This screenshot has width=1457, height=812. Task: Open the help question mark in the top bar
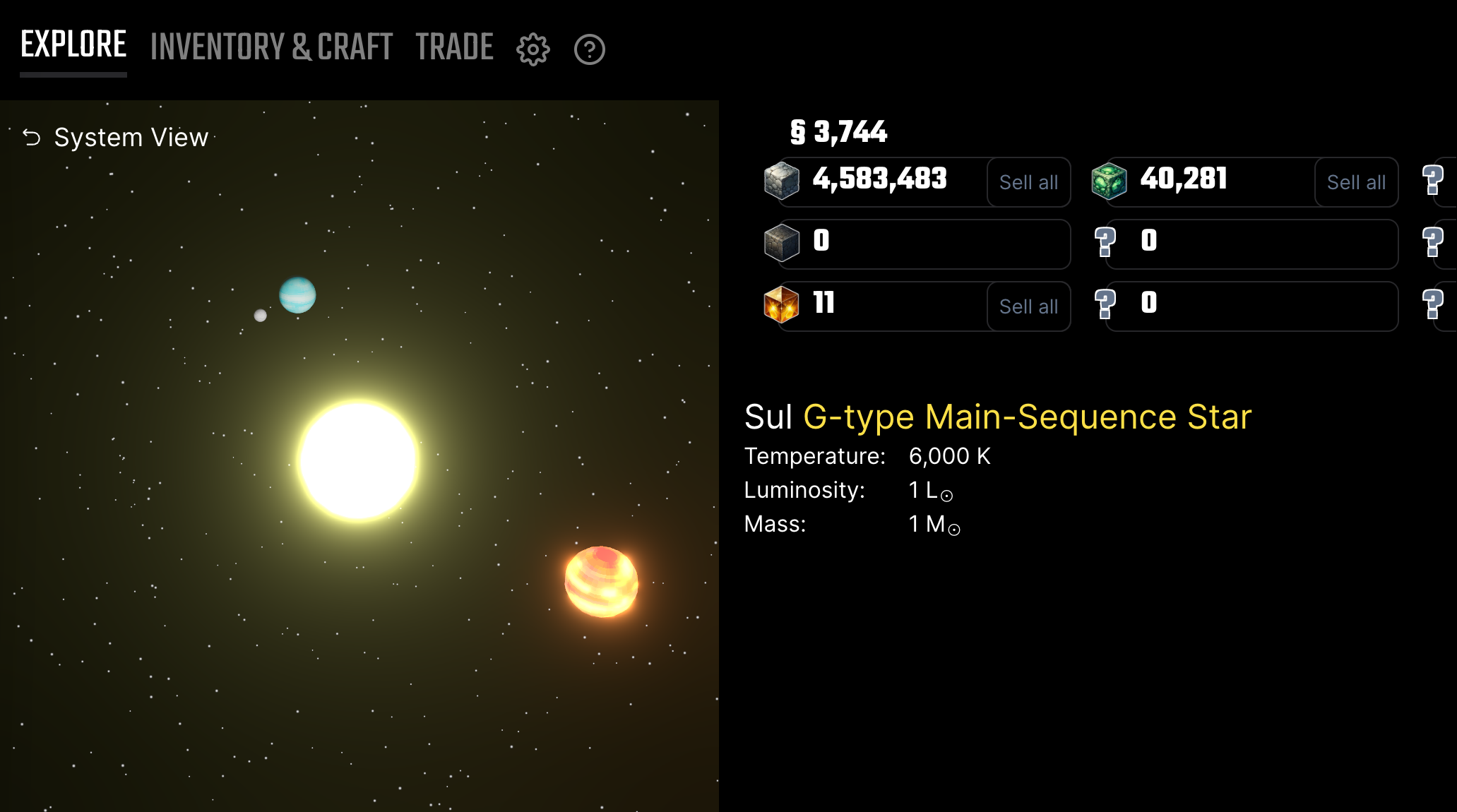point(589,49)
